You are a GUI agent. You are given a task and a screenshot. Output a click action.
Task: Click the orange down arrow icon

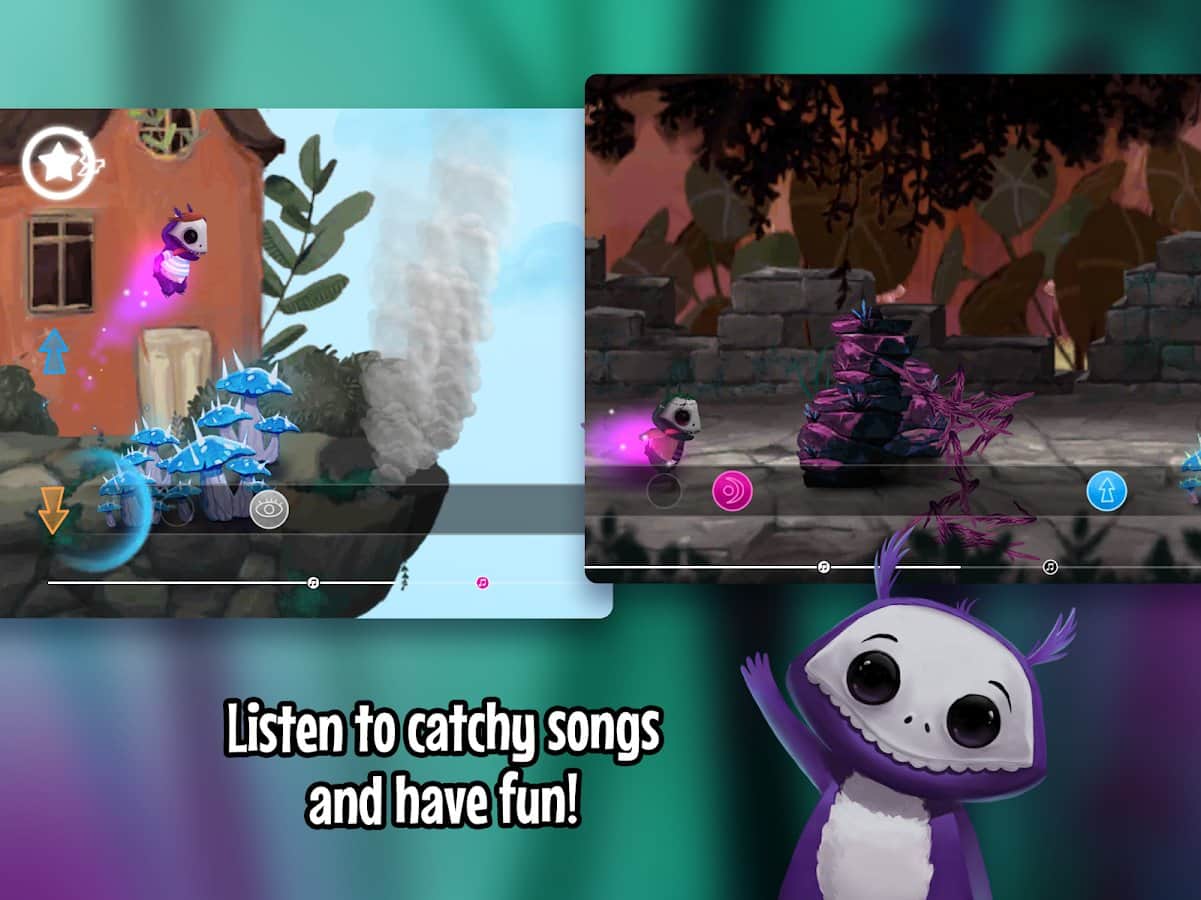(53, 509)
